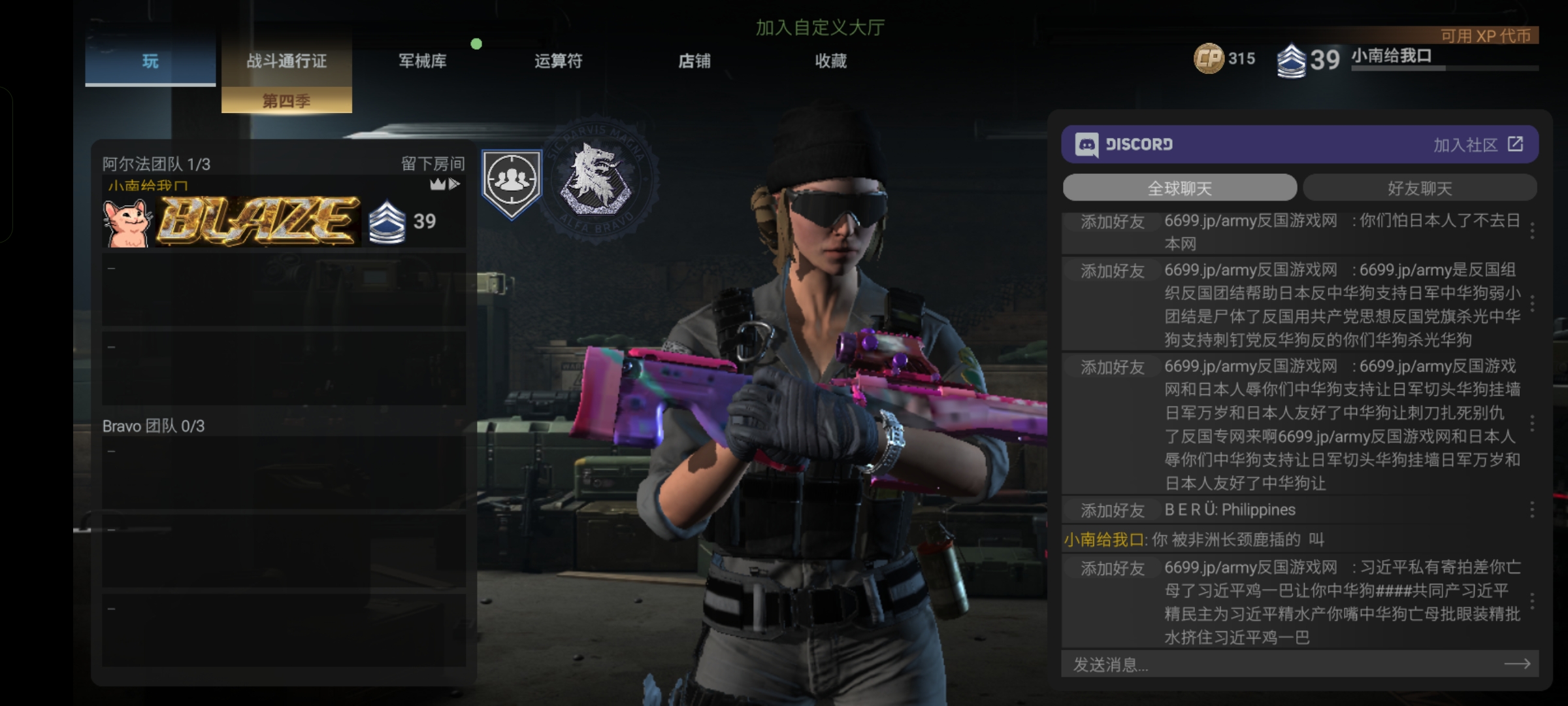Image resolution: width=1568 pixels, height=706 pixels.
Task: Open options menu for BERÜ's chat message
Action: tap(1532, 509)
